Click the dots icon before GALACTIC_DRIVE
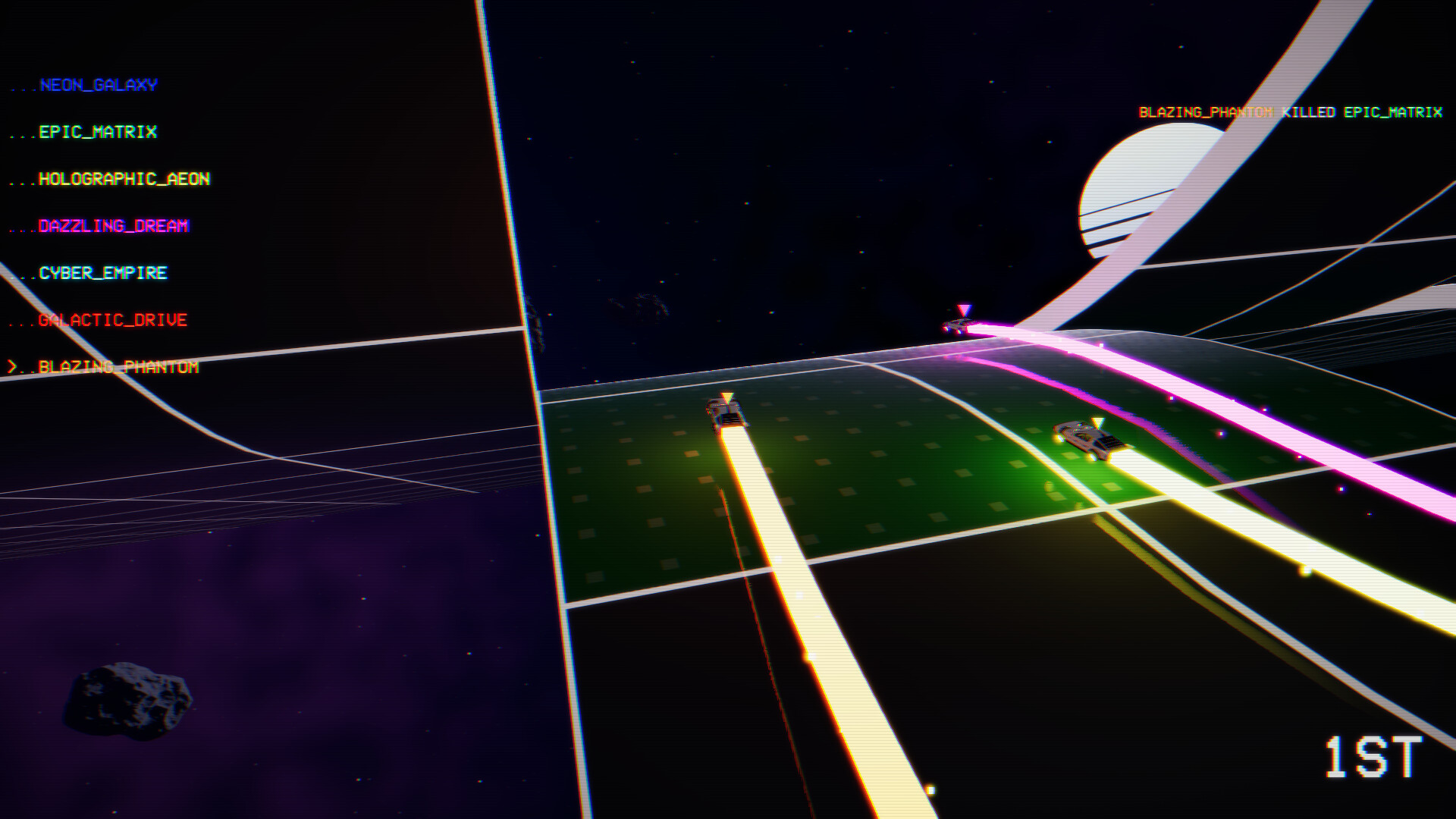 click(21, 322)
